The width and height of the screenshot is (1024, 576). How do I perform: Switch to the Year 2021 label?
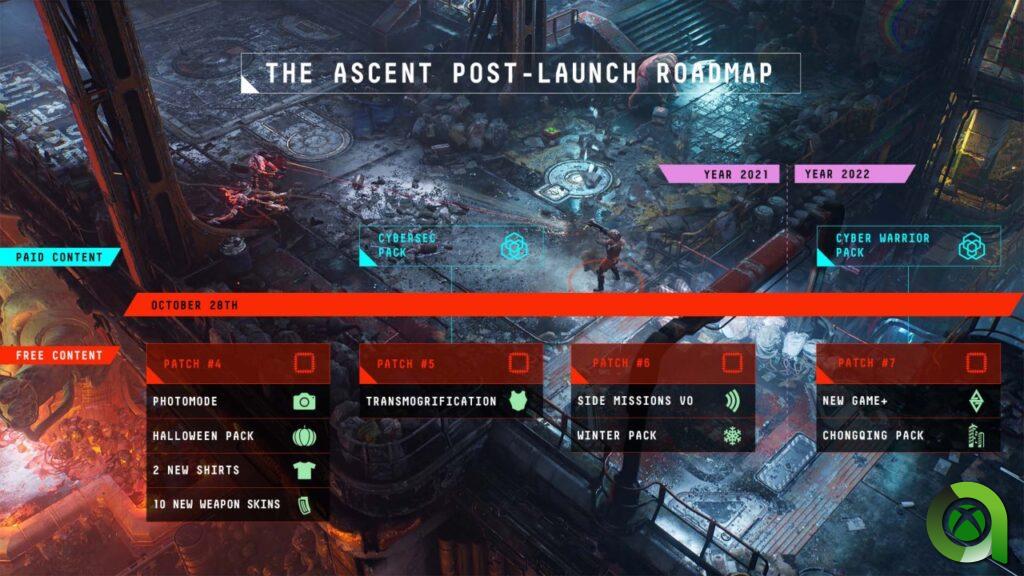click(720, 174)
